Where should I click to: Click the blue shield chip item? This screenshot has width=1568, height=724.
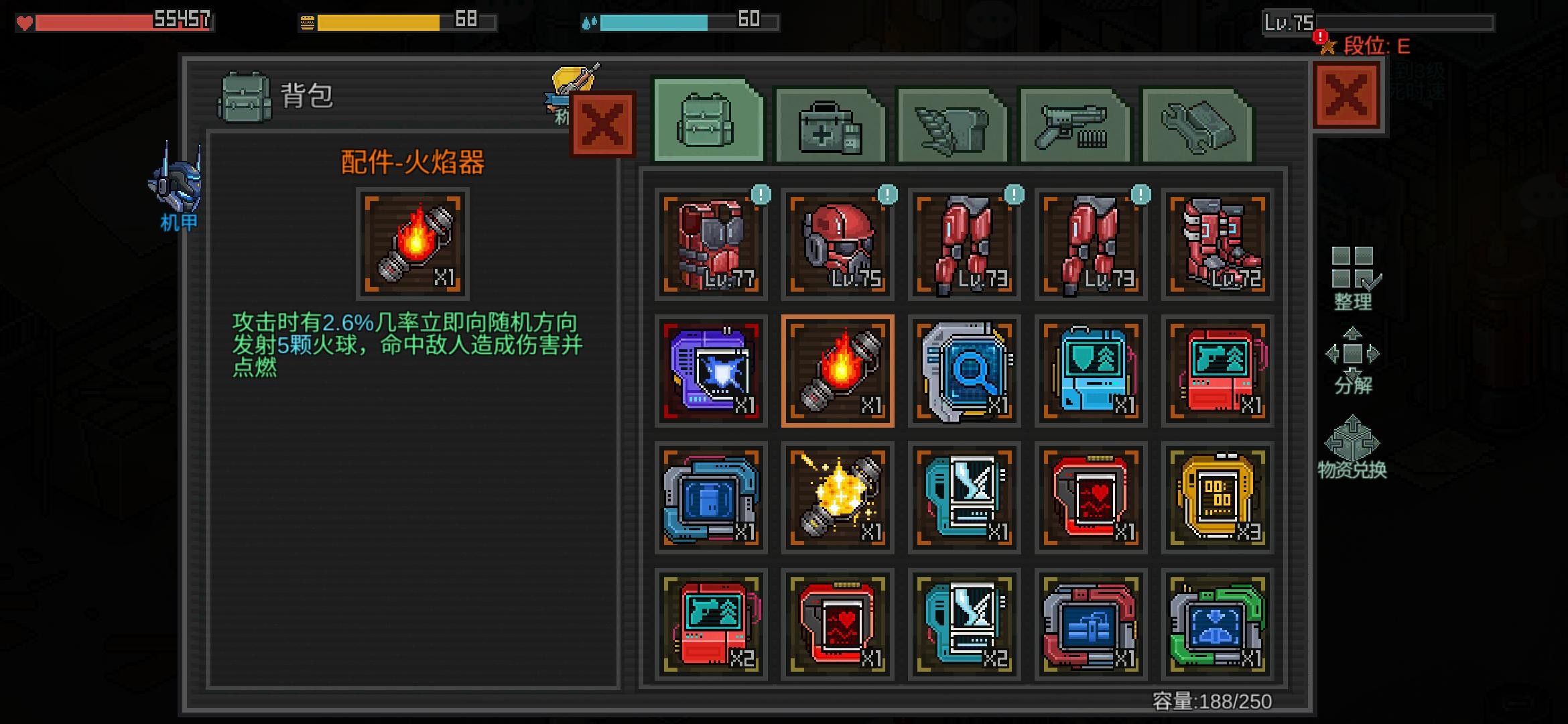[1091, 371]
